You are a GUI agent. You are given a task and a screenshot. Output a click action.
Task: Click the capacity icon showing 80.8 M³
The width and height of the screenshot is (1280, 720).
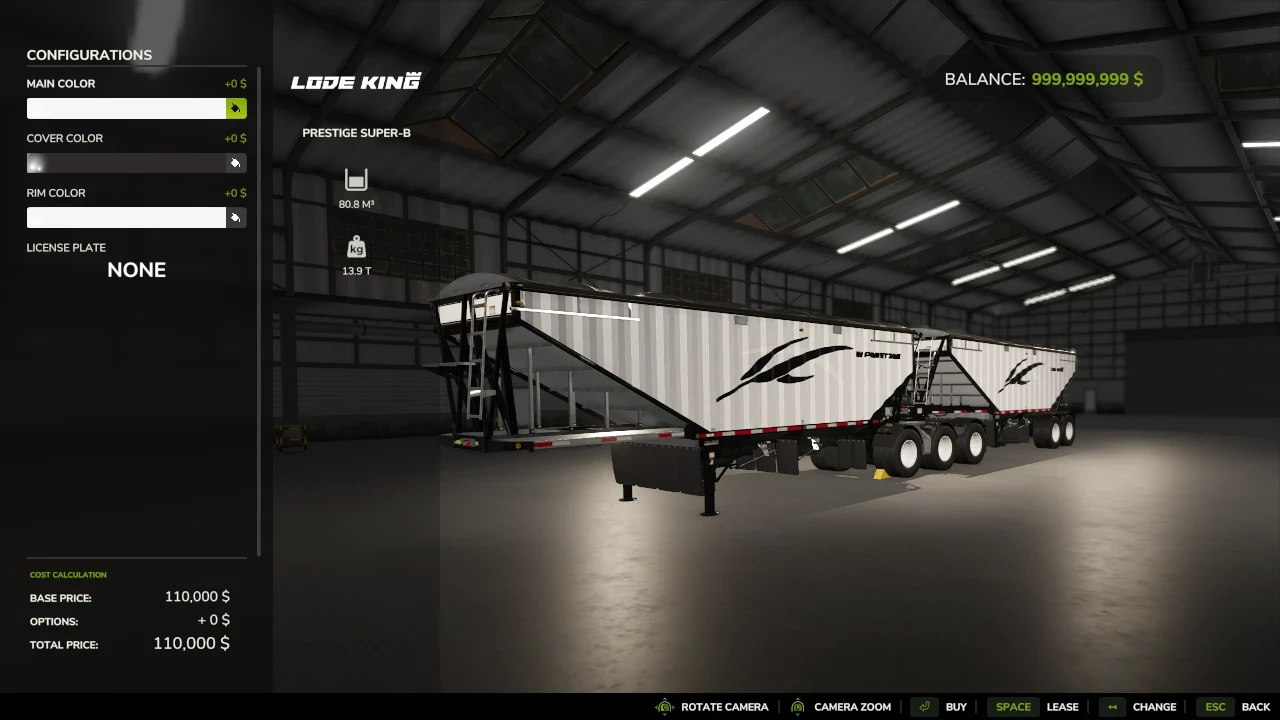point(357,181)
